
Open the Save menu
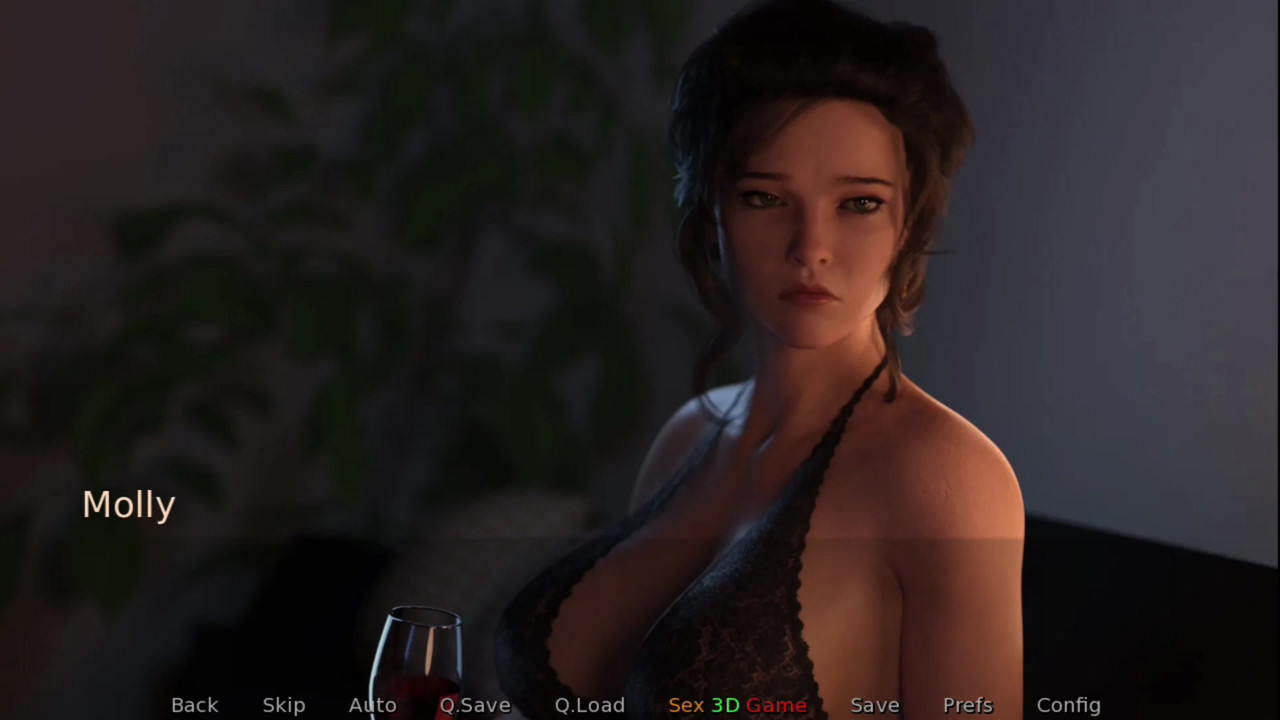(874, 705)
